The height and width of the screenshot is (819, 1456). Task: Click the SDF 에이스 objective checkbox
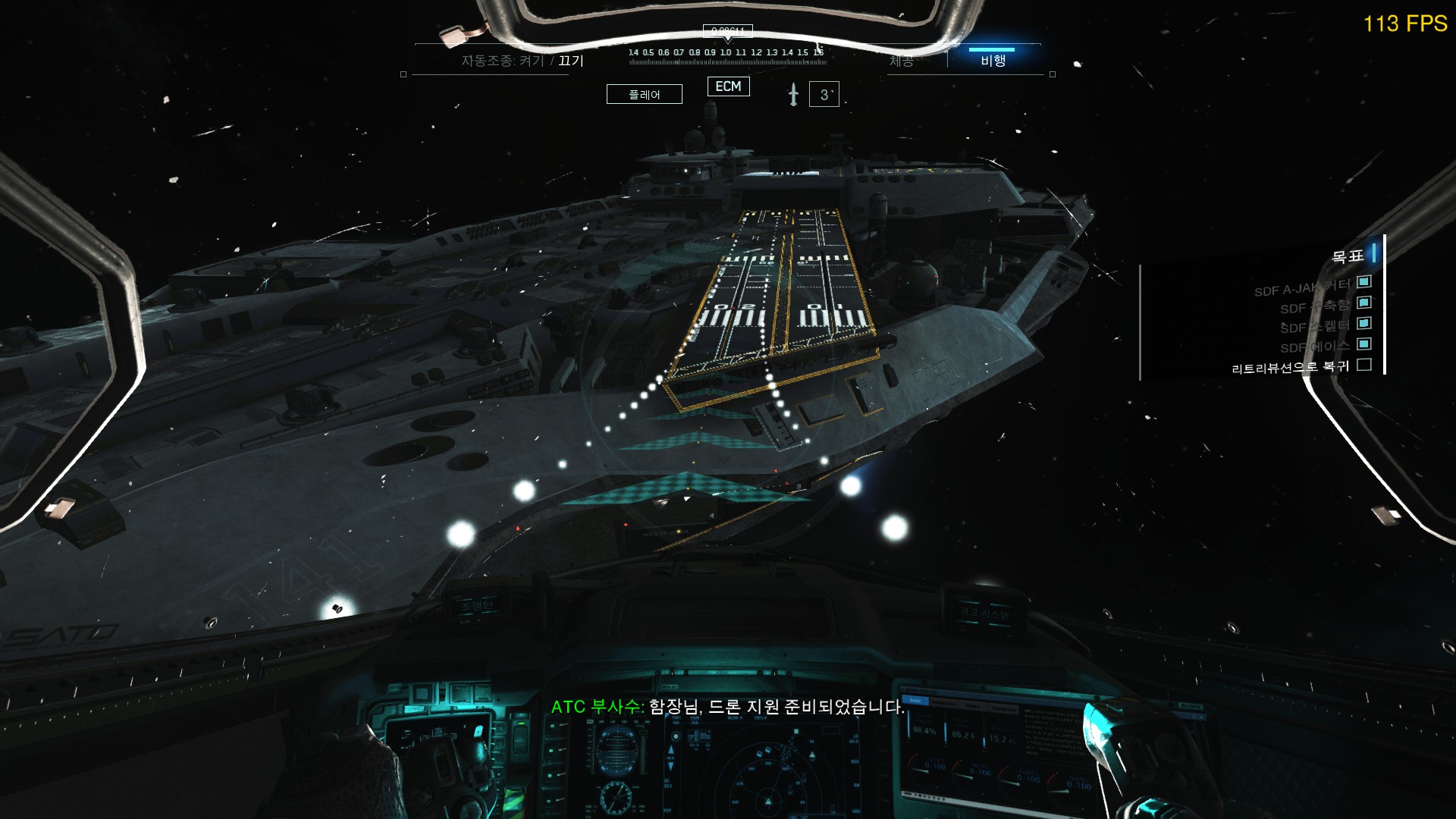coord(1364,344)
